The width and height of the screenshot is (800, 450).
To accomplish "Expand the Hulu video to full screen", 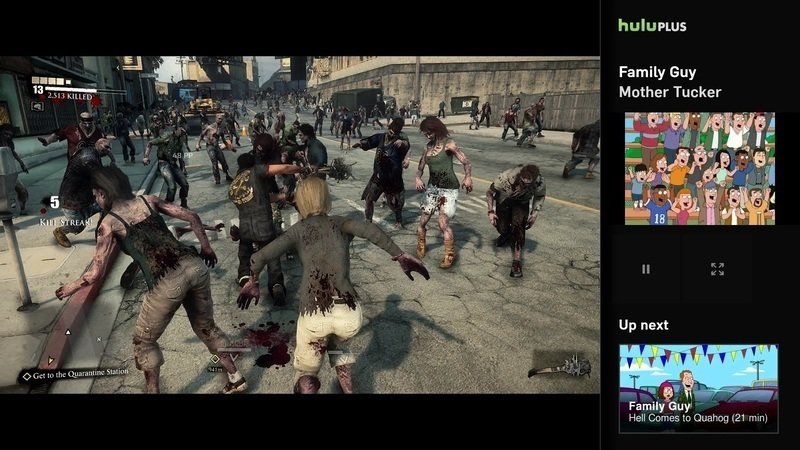I will point(717,269).
